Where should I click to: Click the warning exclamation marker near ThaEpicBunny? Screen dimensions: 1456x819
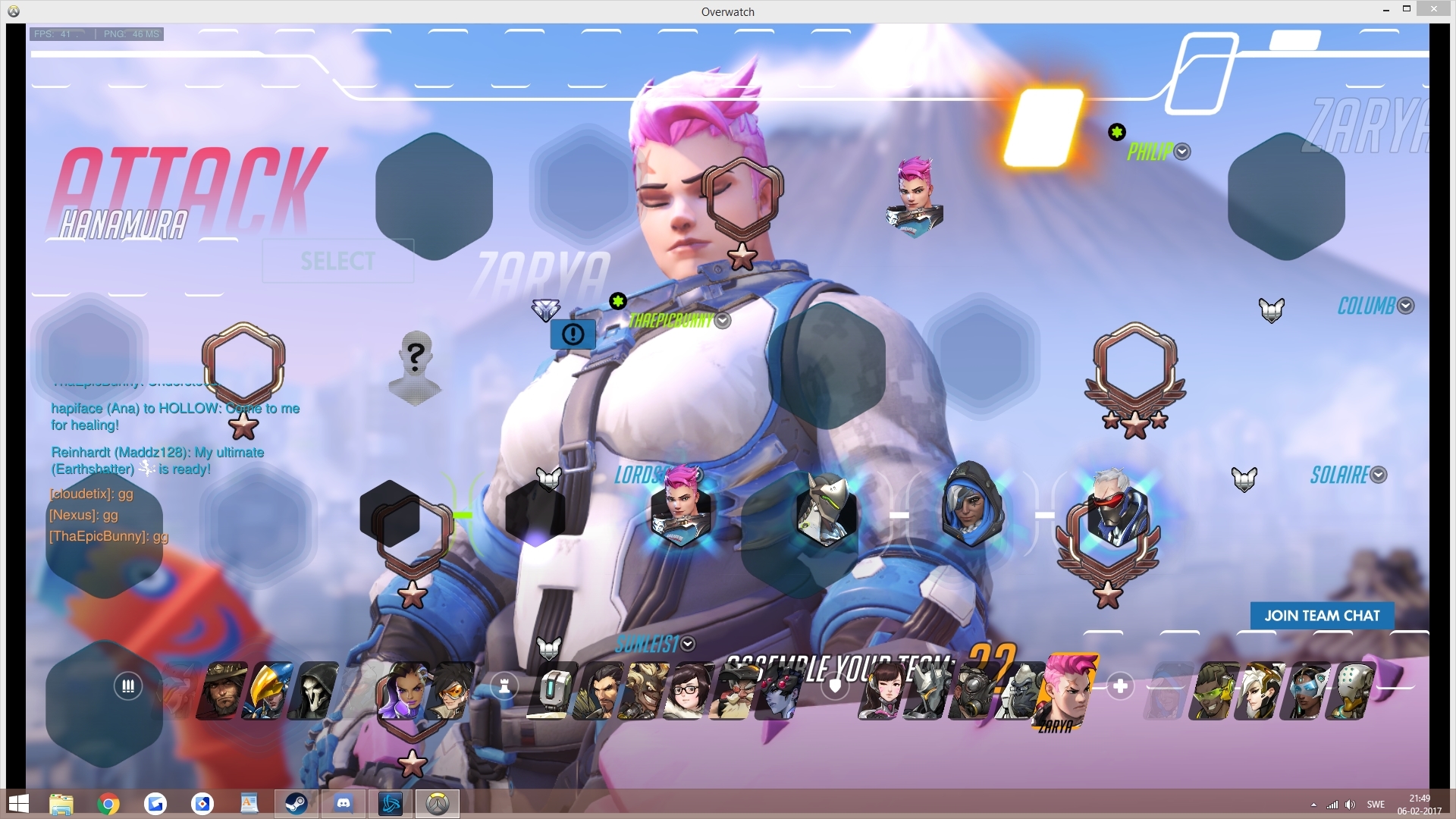(x=573, y=334)
